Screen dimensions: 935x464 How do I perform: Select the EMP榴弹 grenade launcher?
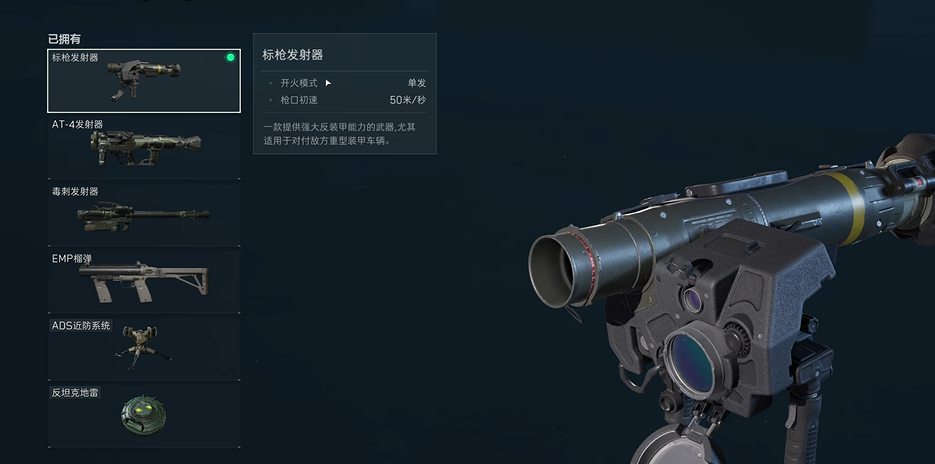pos(144,281)
